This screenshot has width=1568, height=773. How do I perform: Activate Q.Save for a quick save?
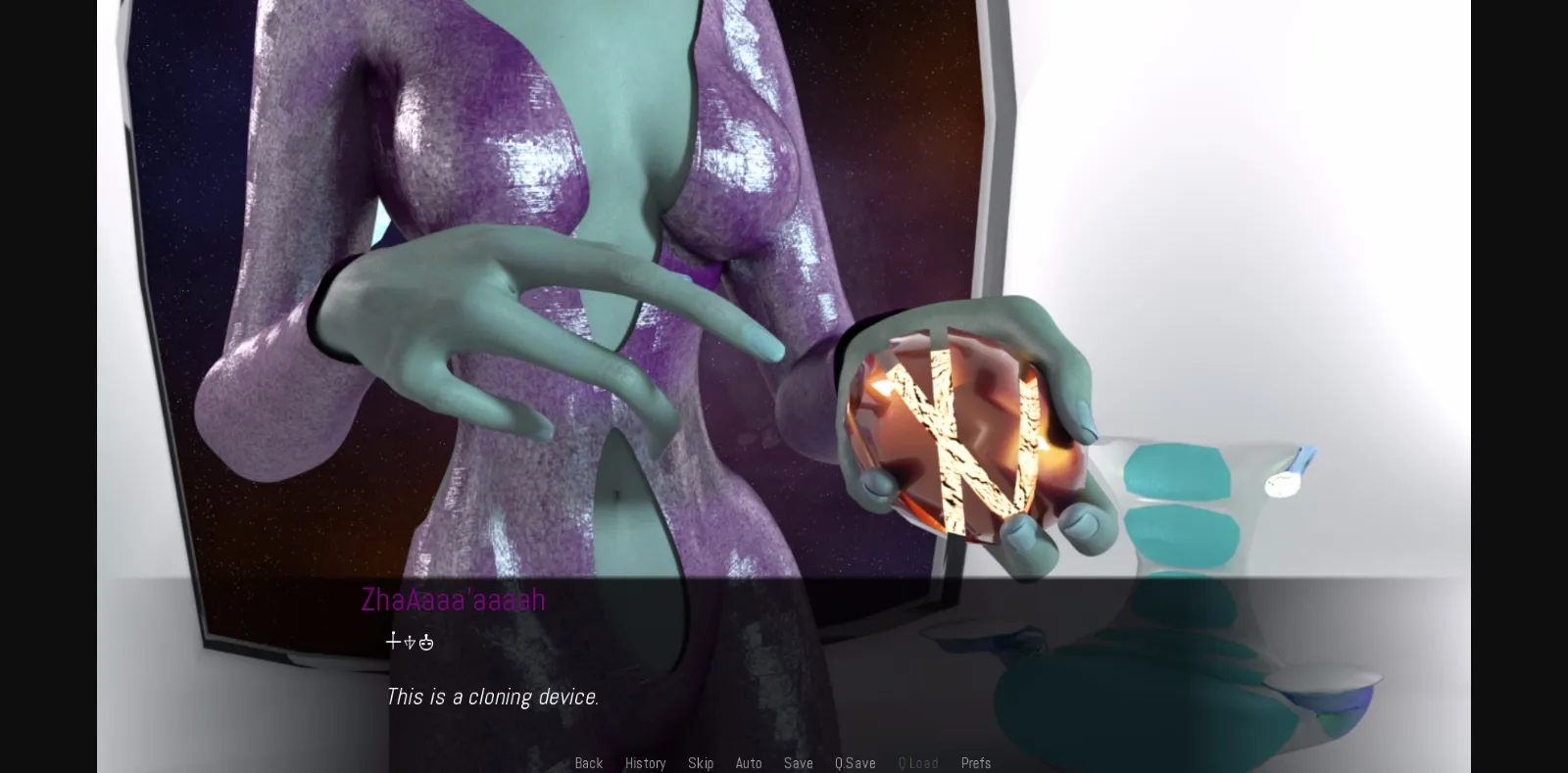(854, 762)
